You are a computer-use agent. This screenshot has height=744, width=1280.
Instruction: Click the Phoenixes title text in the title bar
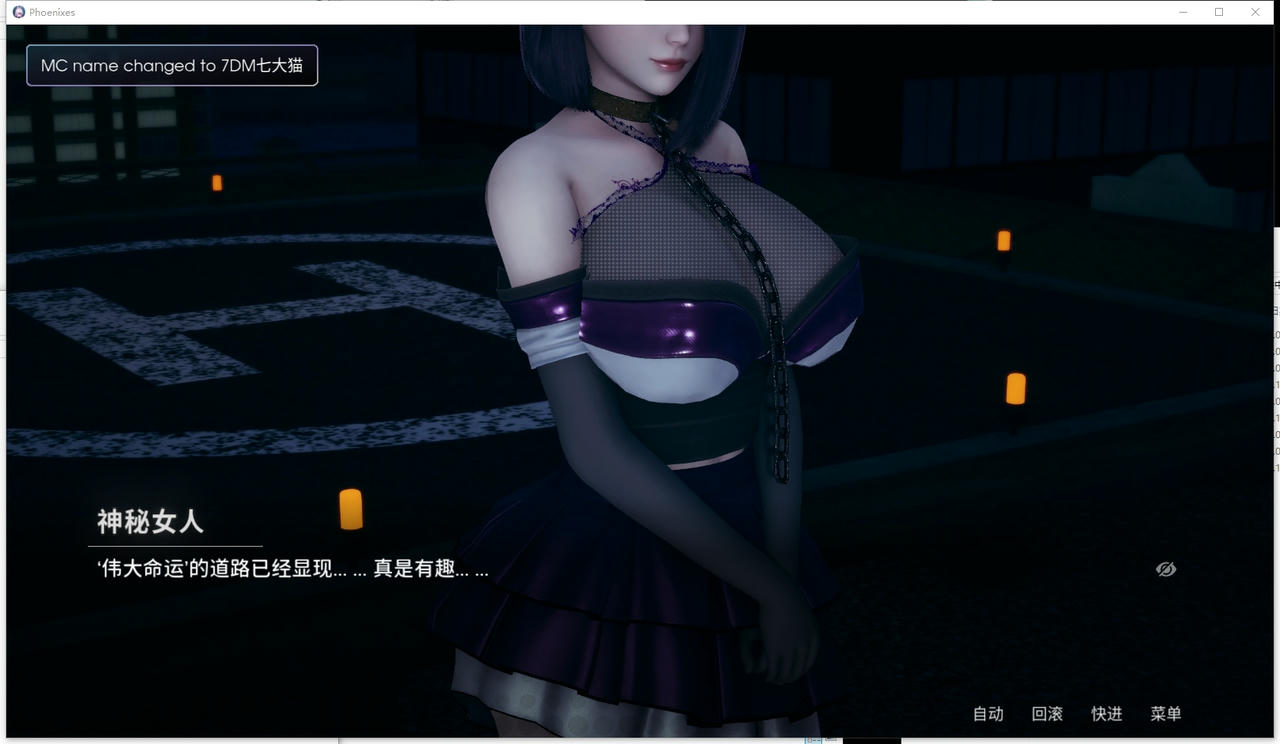point(52,11)
